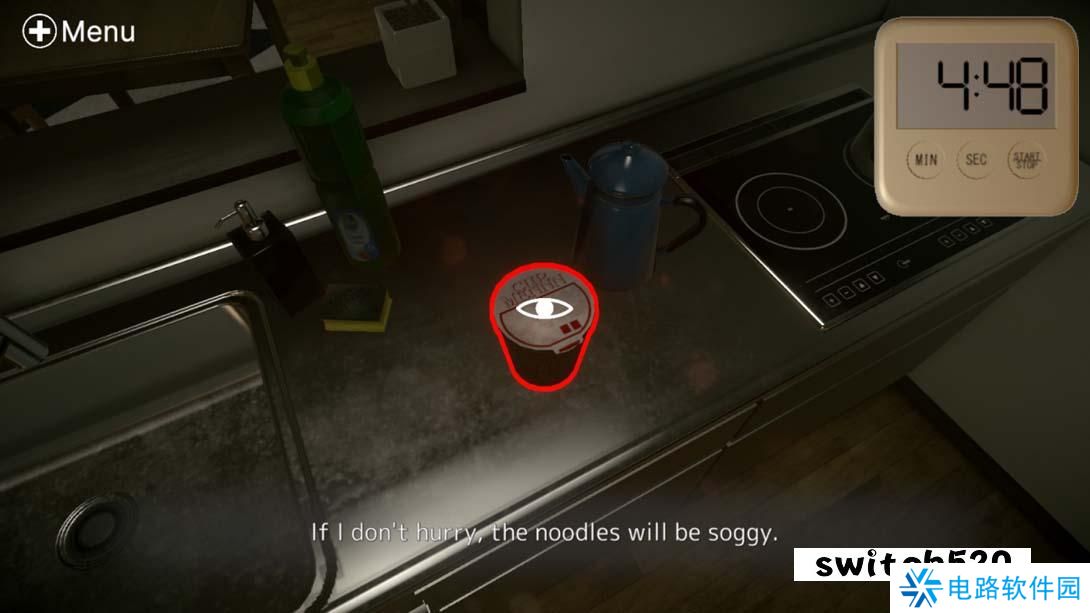The width and height of the screenshot is (1090, 613).
Task: Open the Menu in the corner
Action: pyautogui.click(x=79, y=31)
